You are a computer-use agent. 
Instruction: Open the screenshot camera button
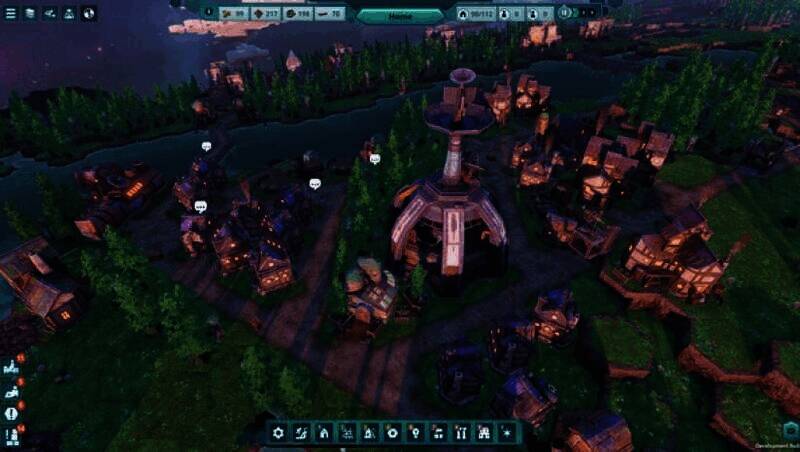pyautogui.click(x=790, y=429)
